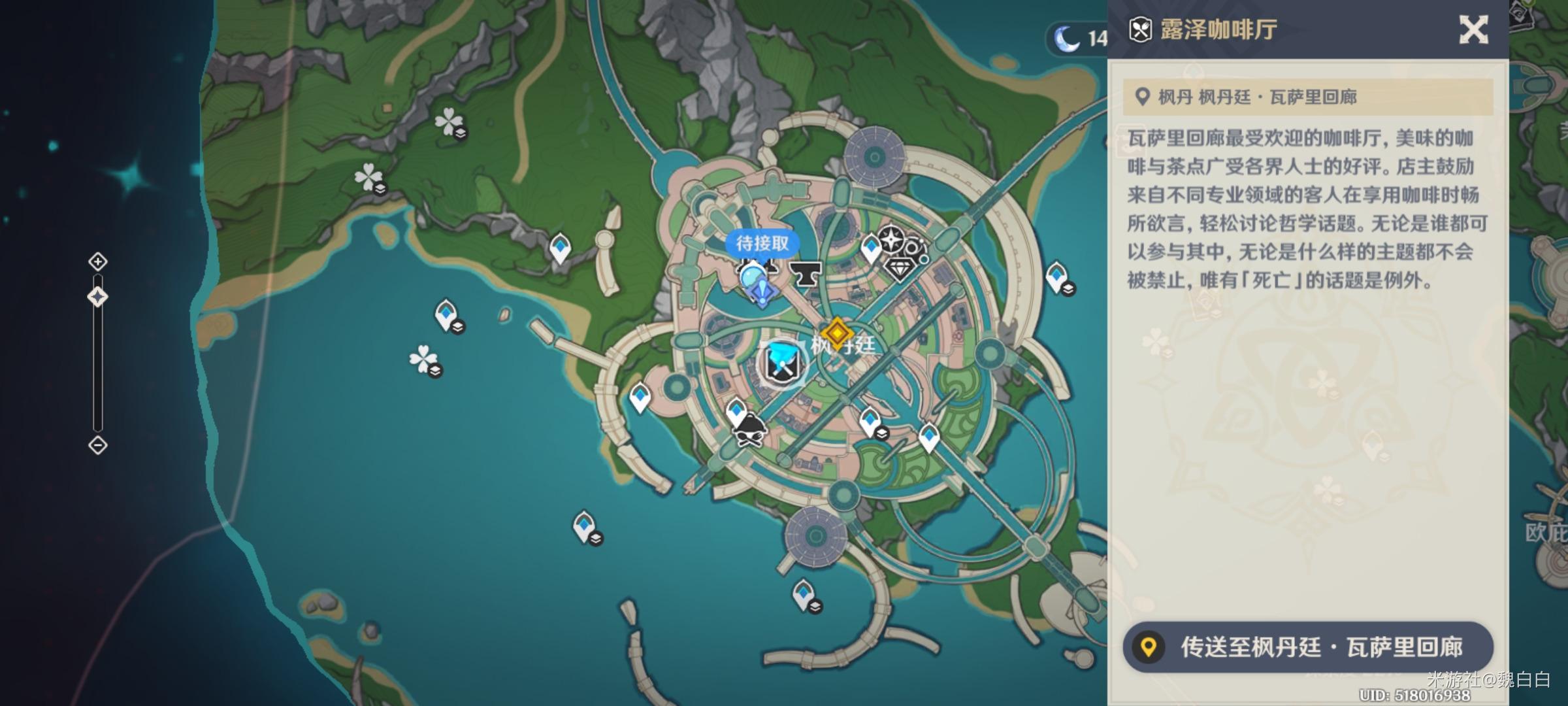Select the blacksmith anvil map marker
1568x706 pixels.
tap(805, 274)
